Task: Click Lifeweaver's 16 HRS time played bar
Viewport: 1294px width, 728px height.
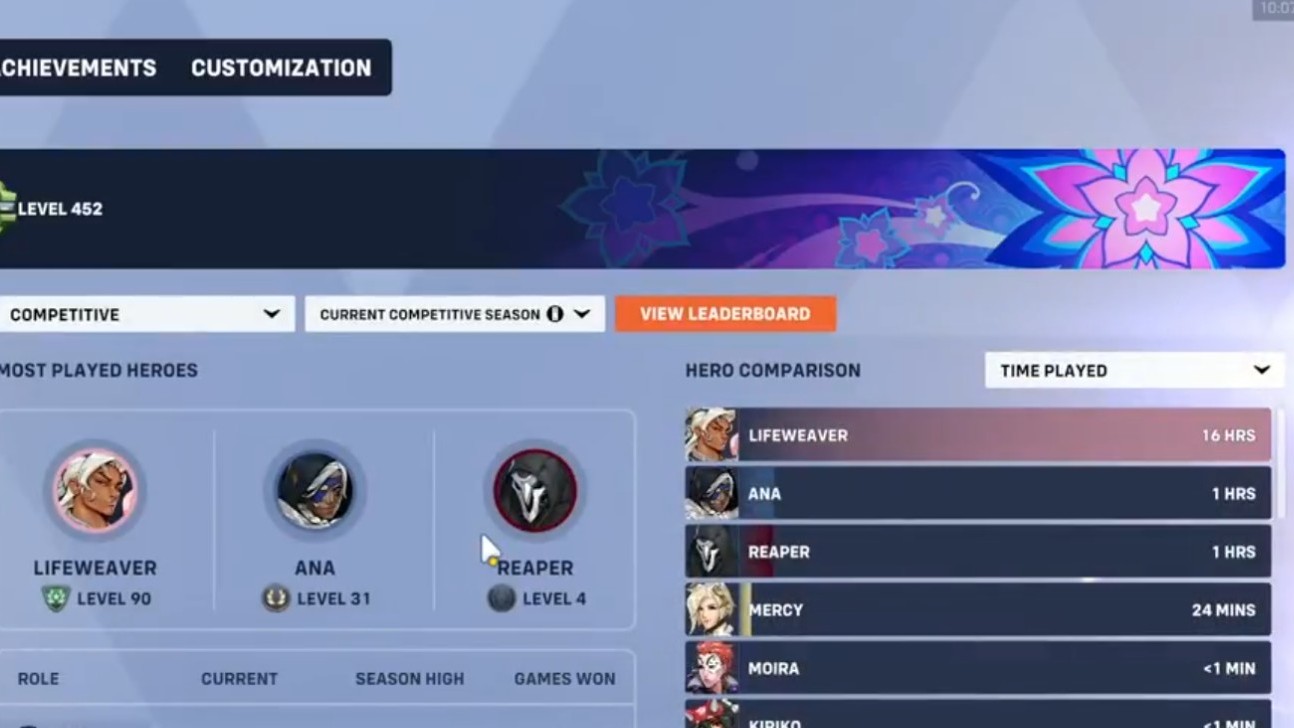Action: [975, 435]
